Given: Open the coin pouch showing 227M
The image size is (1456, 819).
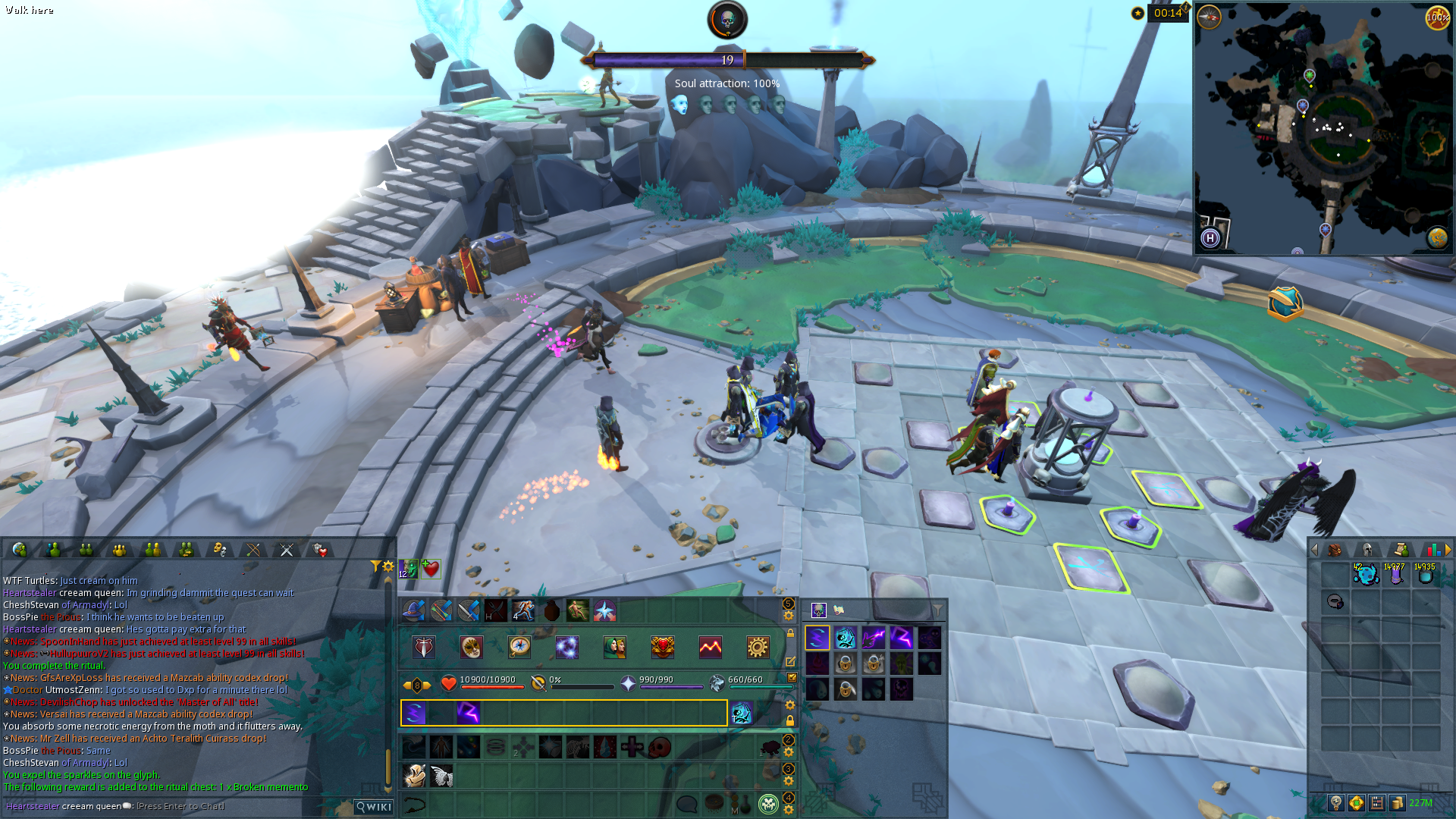Looking at the screenshot, I should pos(1398,803).
